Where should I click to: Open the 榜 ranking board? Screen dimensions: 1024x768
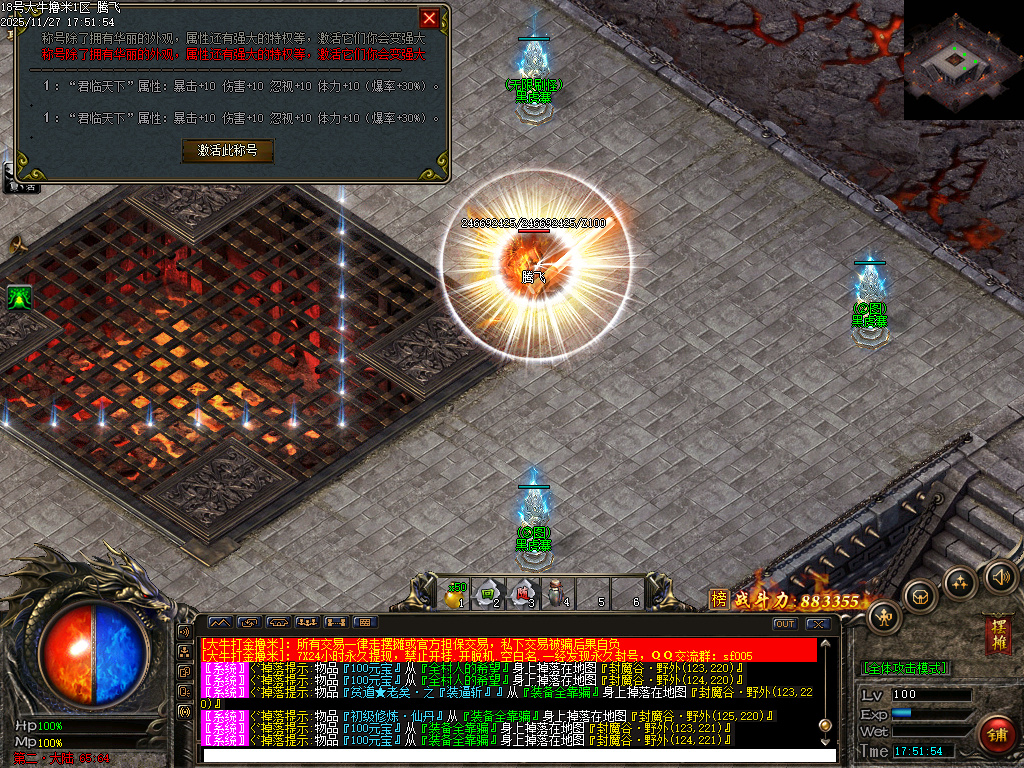click(x=718, y=599)
